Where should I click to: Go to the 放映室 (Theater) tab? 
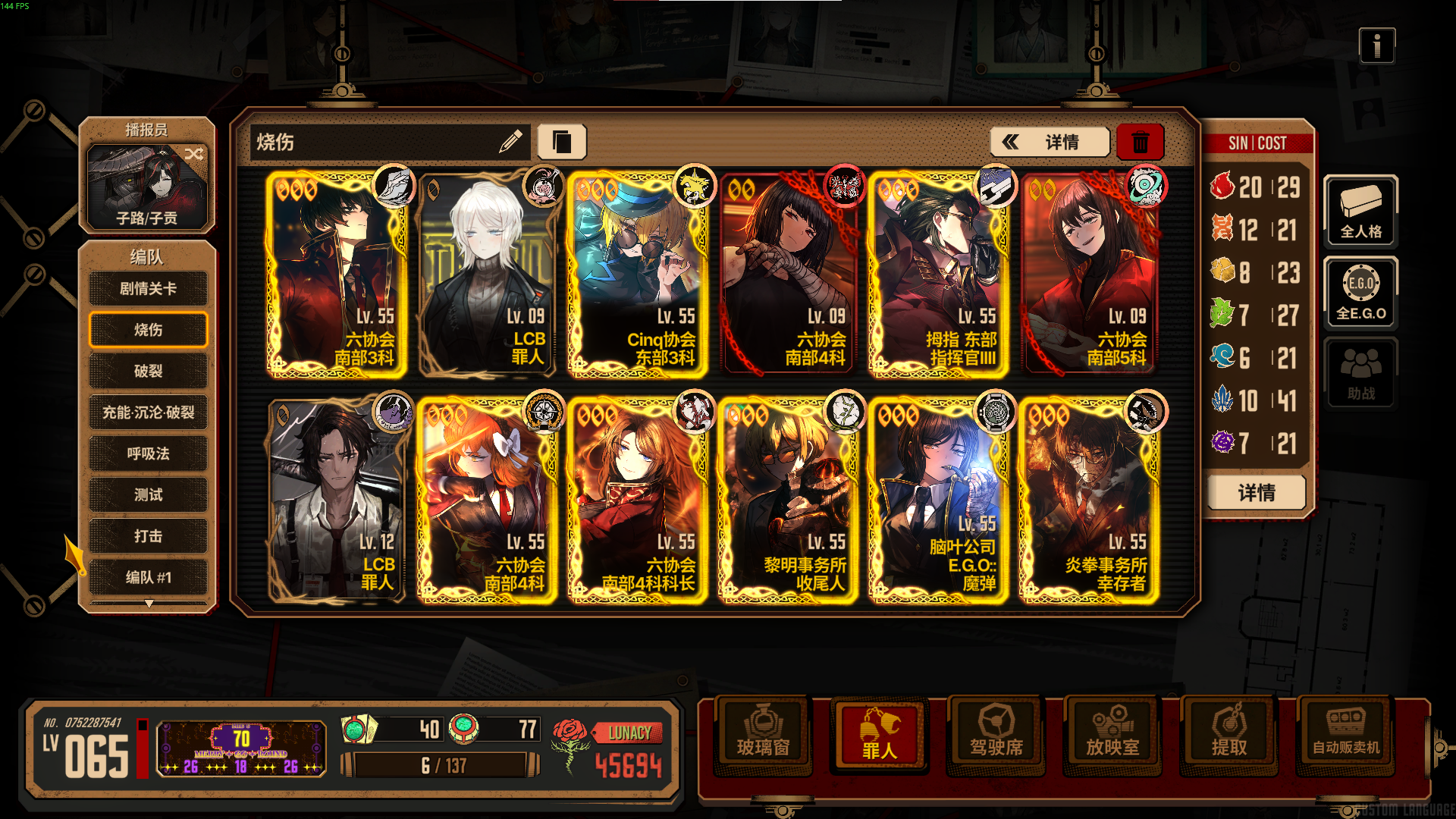[x=1112, y=733]
